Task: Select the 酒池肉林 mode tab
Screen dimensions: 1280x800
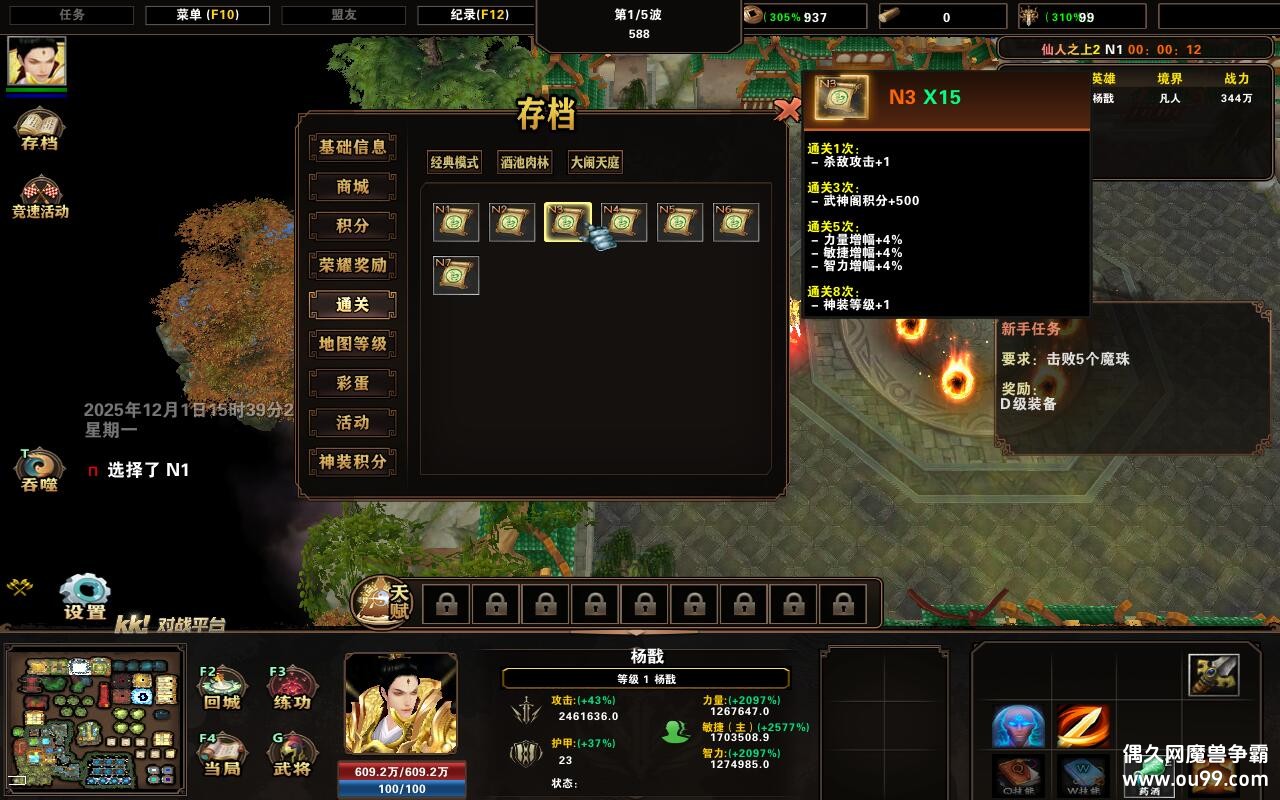Action: [x=525, y=162]
